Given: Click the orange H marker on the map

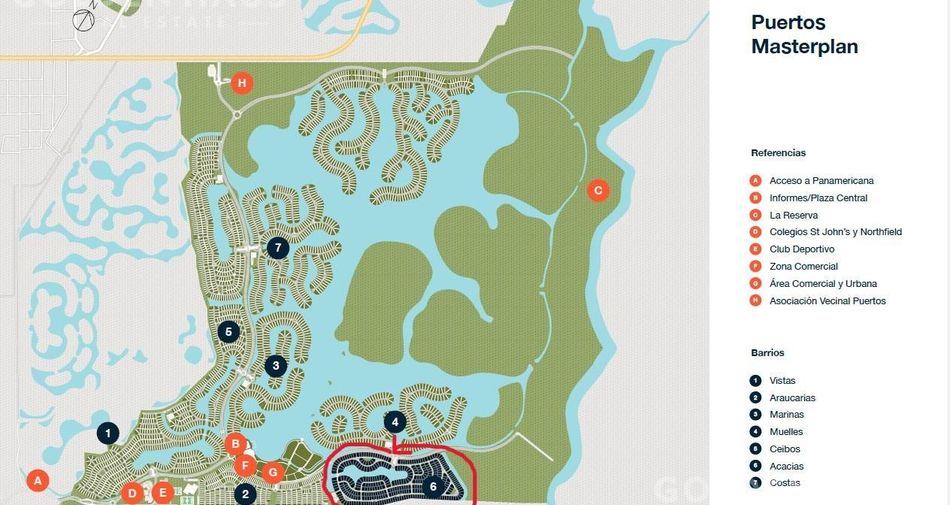Looking at the screenshot, I should pyautogui.click(x=241, y=83).
